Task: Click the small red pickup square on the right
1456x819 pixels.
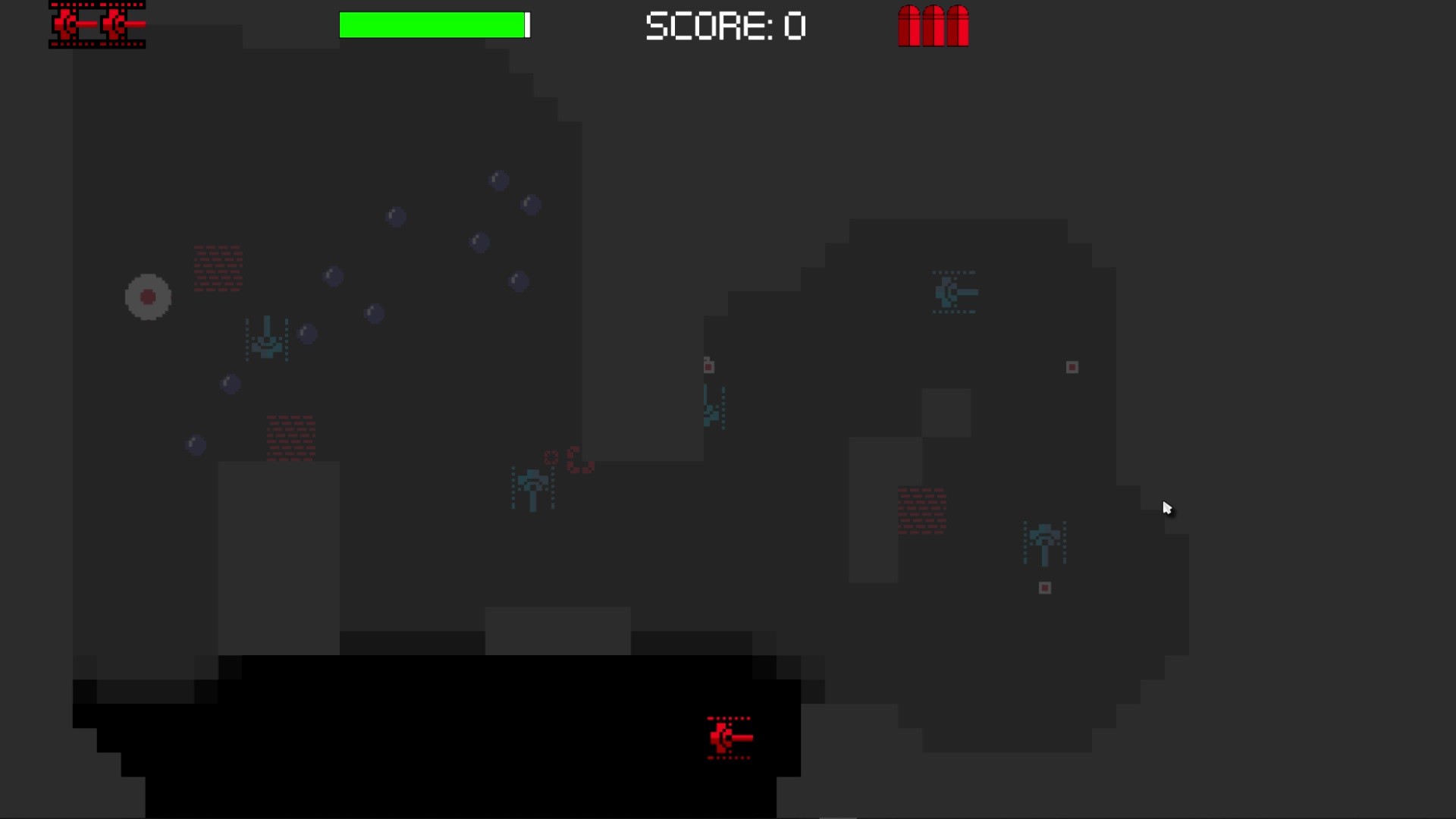Action: (x=1072, y=367)
